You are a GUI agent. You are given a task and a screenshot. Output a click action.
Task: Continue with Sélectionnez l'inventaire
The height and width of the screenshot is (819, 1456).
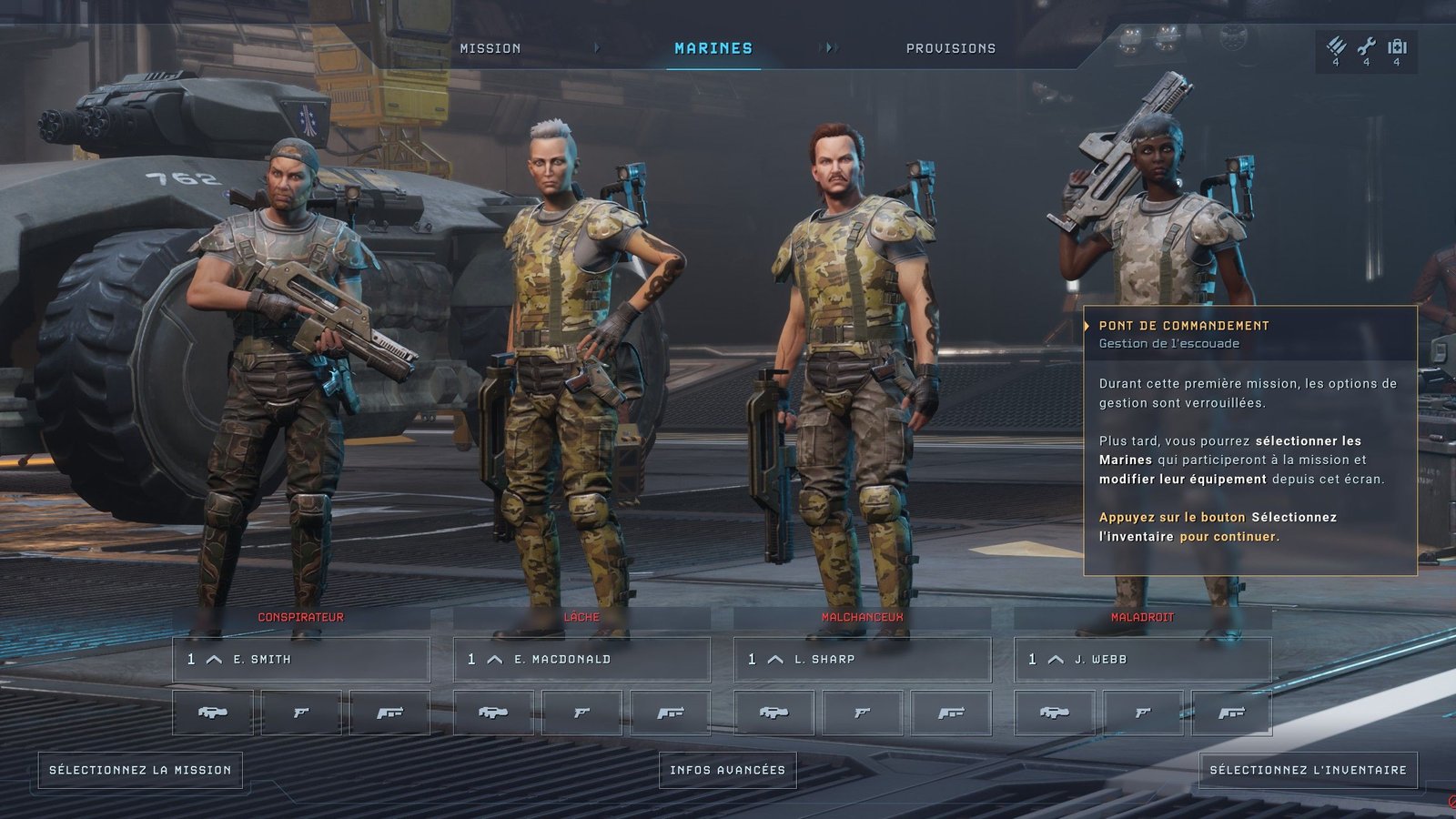point(1308,770)
